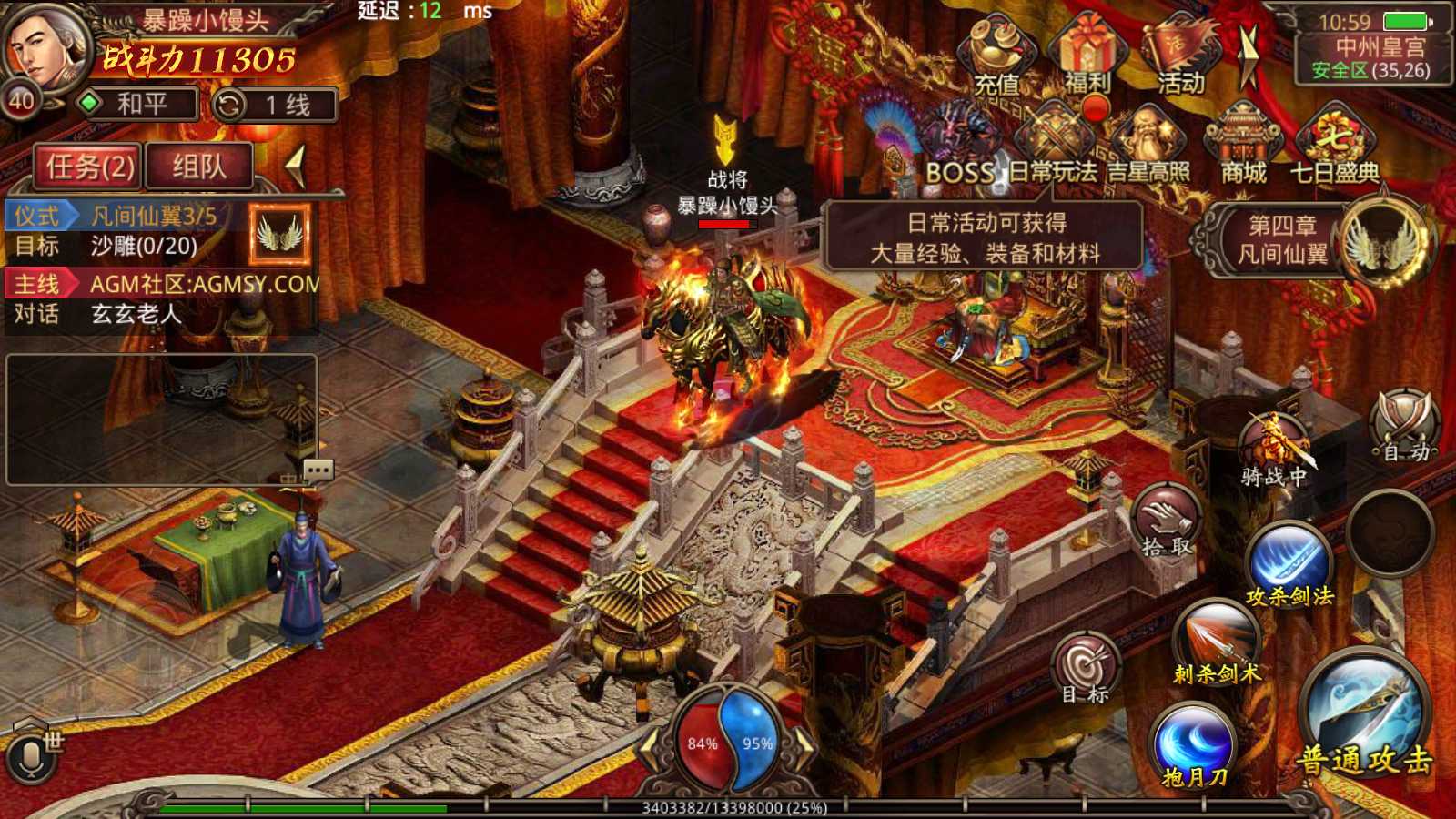
Task: Open the 福利 welfare gift icon
Action: [x=1087, y=56]
